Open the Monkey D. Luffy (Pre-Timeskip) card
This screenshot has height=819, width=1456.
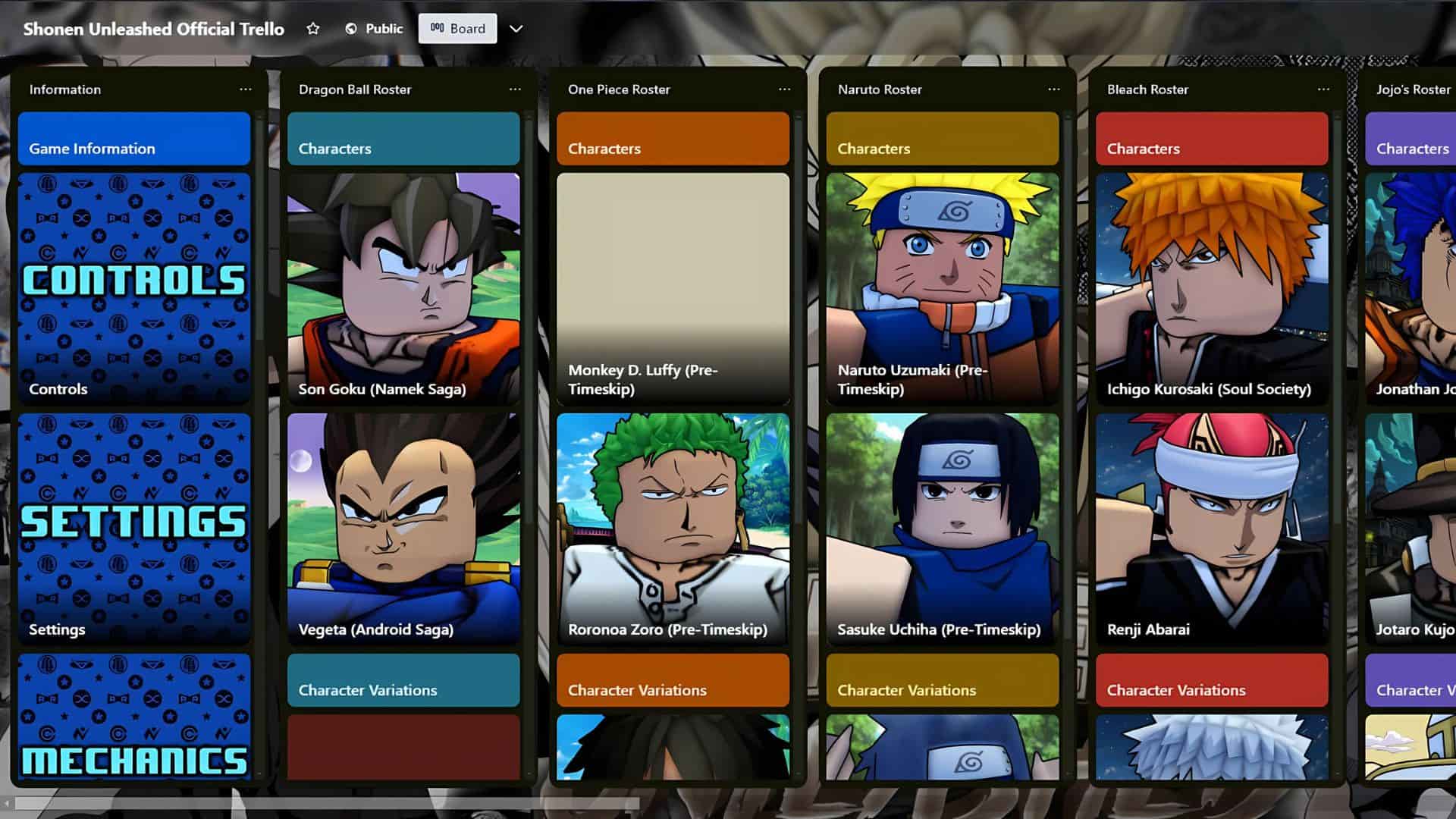point(673,288)
